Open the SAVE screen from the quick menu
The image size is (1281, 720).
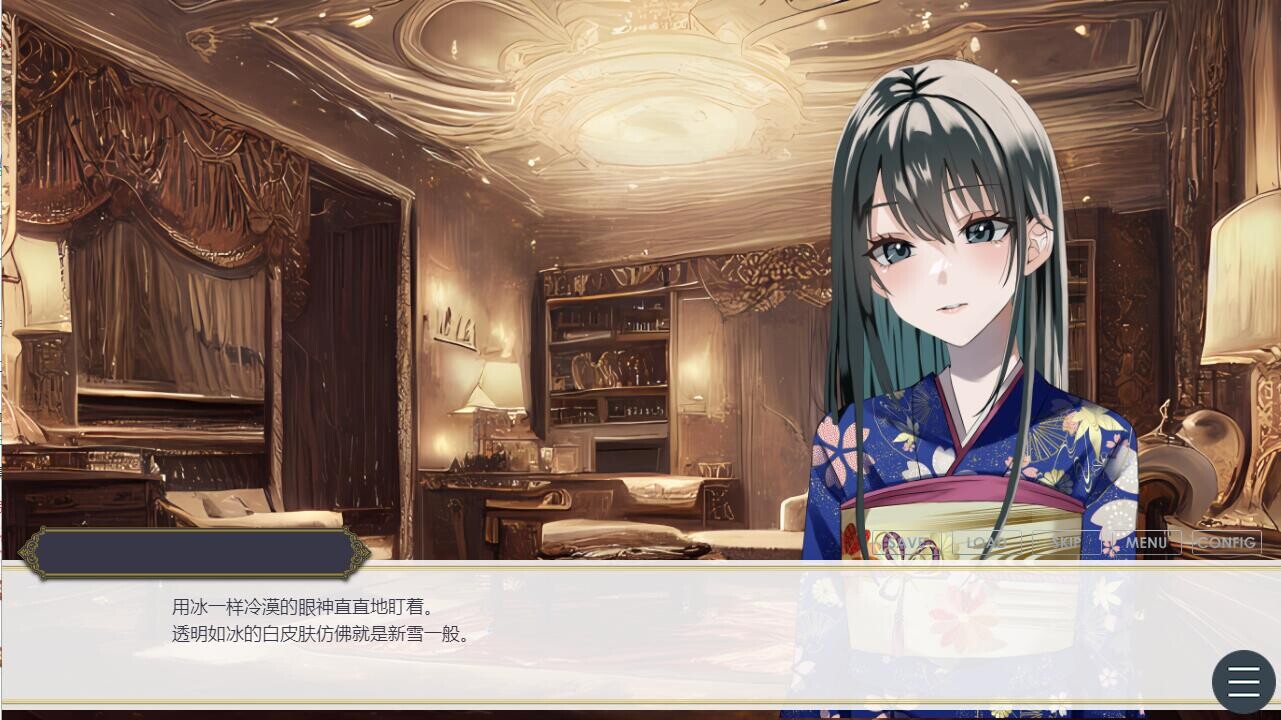coord(906,542)
